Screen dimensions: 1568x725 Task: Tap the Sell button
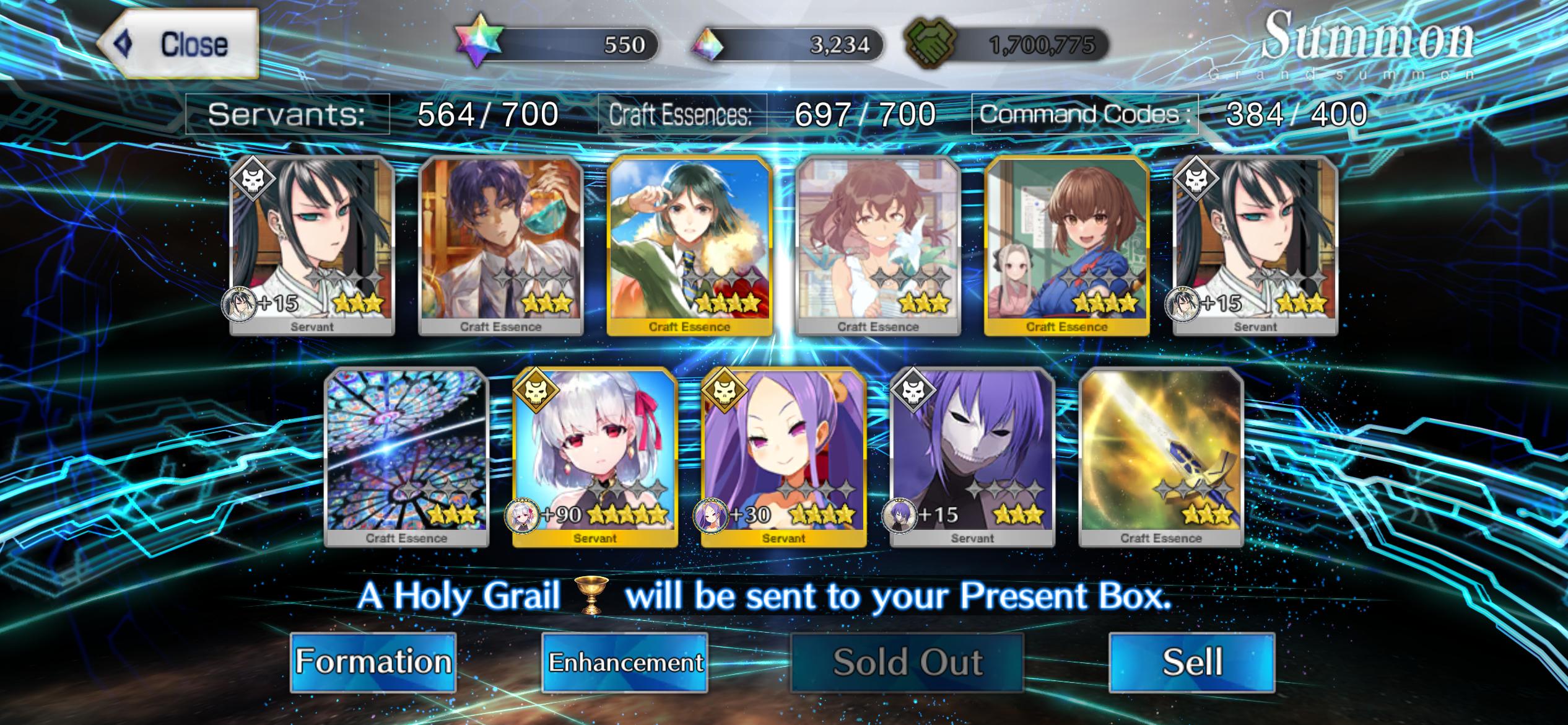1191,662
